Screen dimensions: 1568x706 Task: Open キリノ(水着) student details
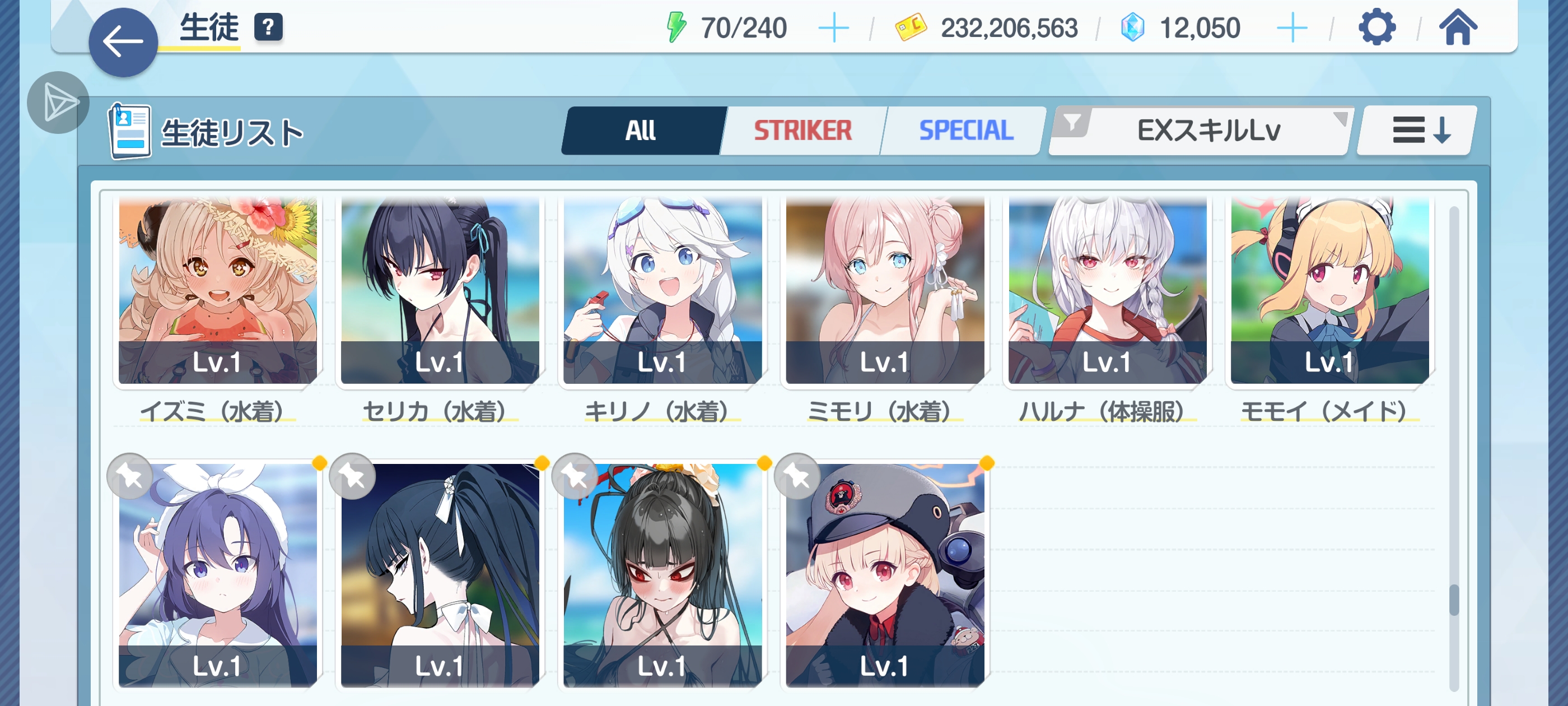click(662, 290)
